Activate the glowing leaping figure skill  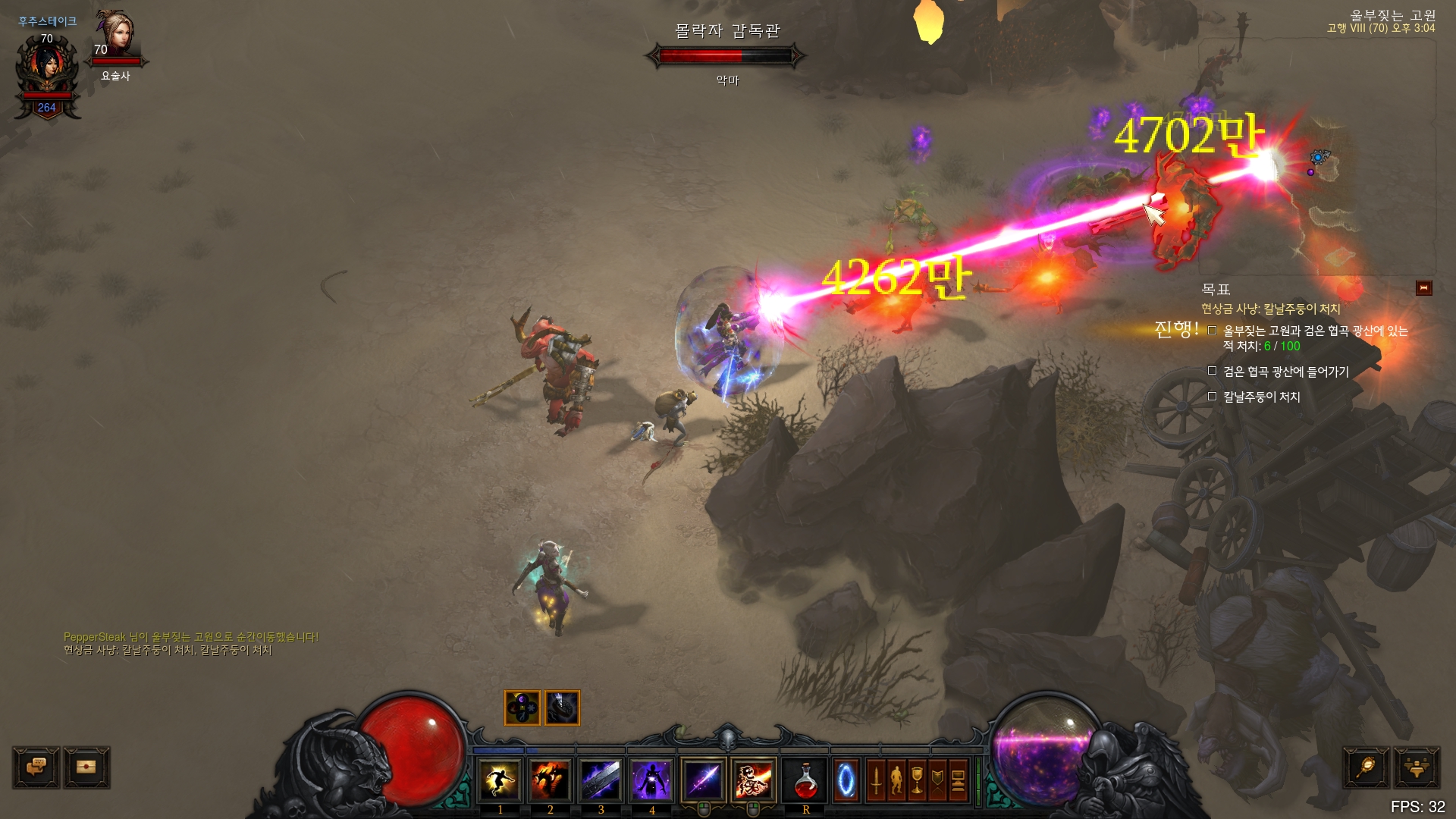[x=500, y=780]
